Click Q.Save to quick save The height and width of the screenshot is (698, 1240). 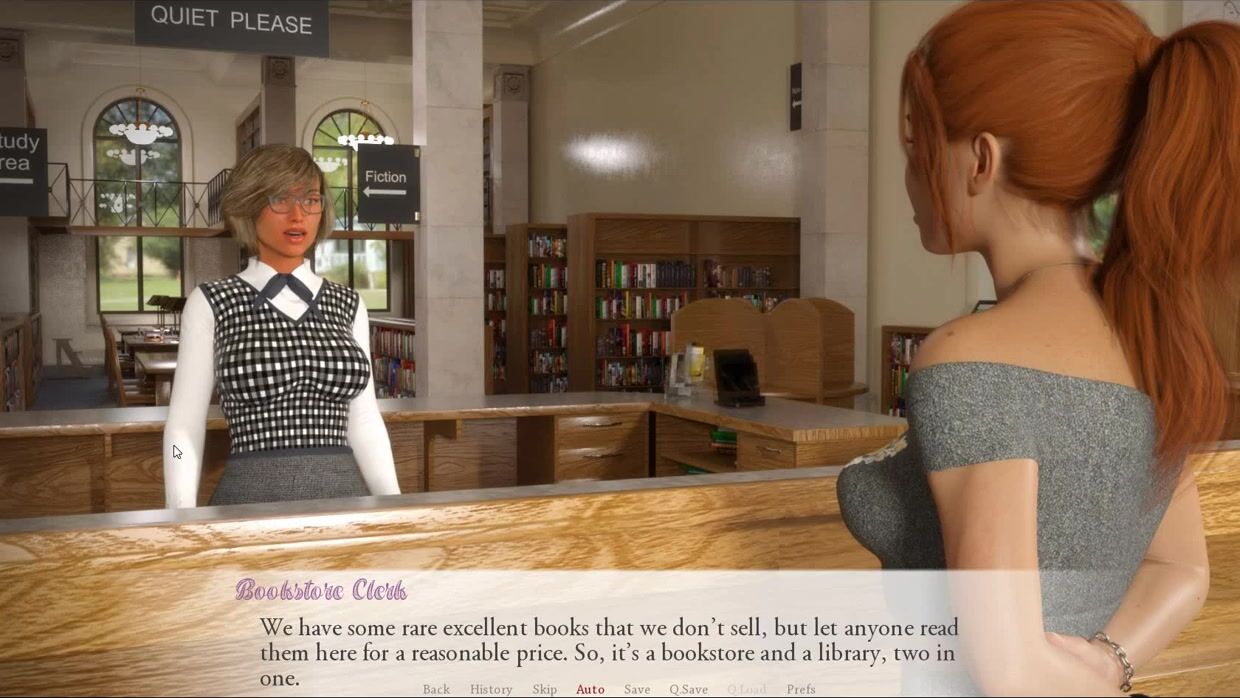[688, 689]
